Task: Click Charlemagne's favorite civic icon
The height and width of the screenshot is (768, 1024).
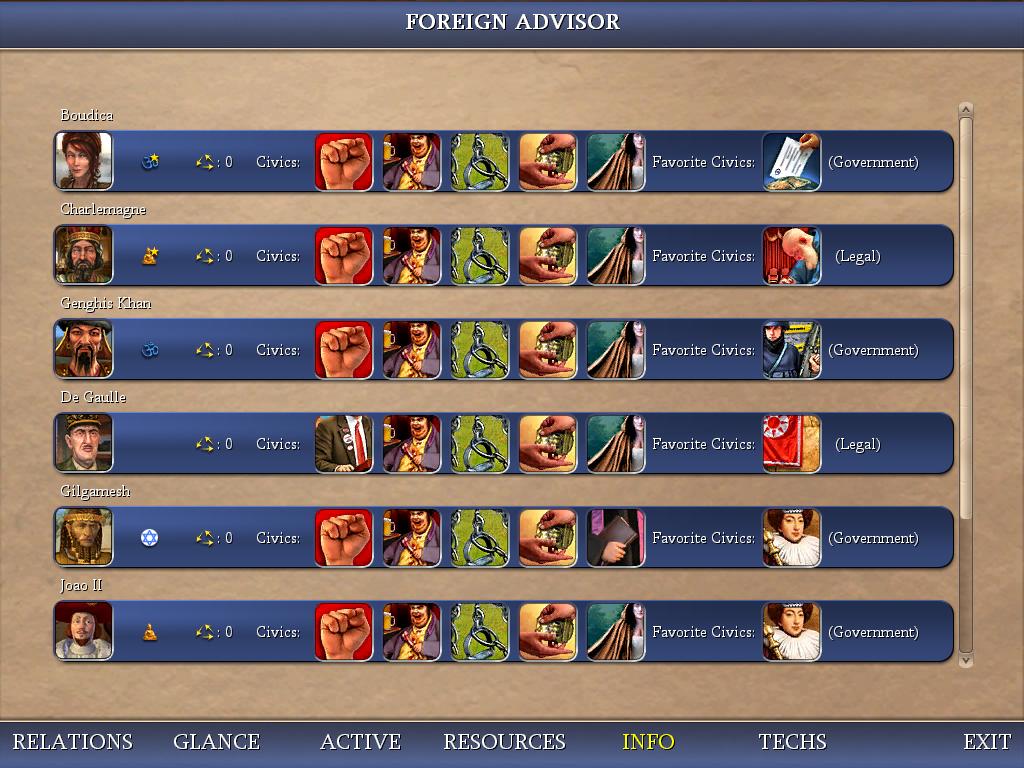Action: [791, 255]
